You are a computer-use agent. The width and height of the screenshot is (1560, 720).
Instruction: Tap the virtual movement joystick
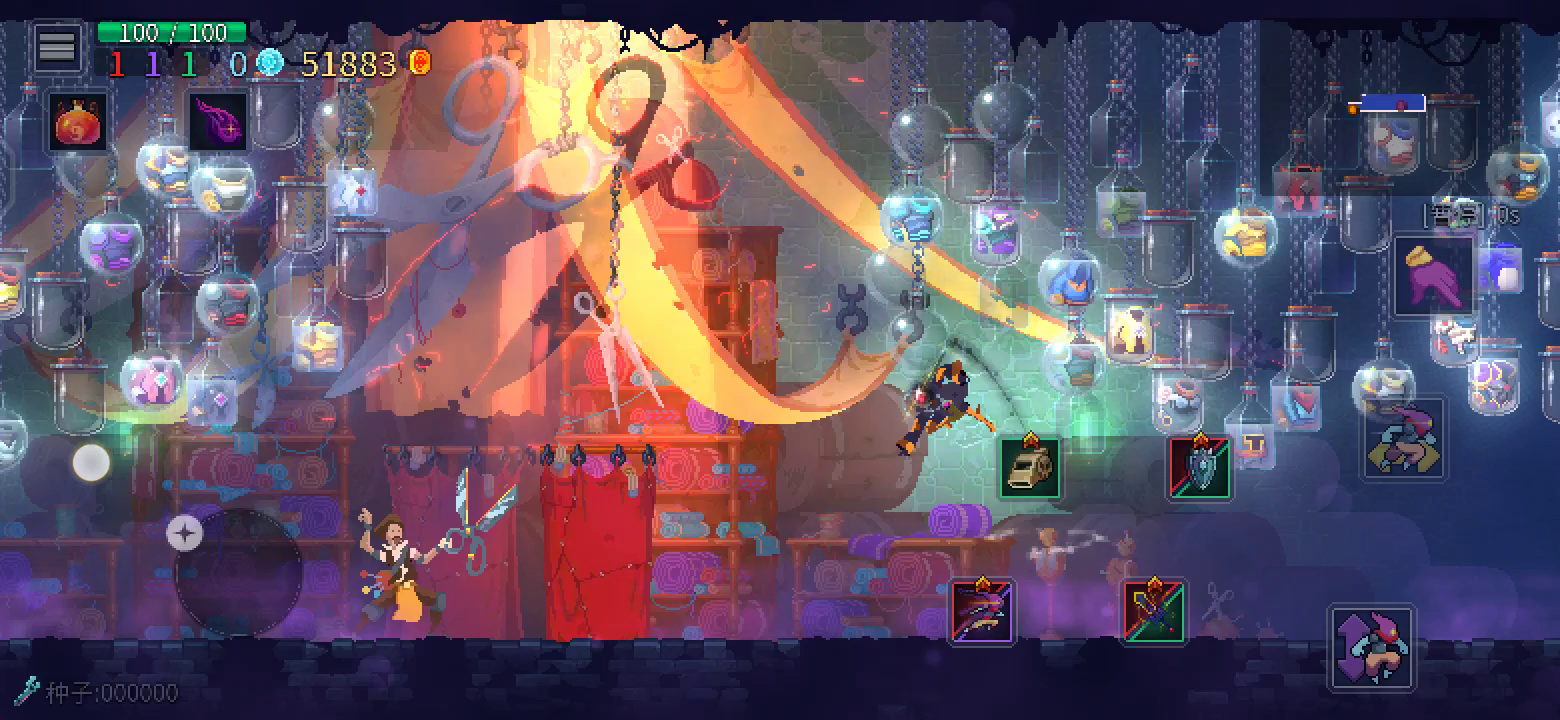click(x=238, y=572)
